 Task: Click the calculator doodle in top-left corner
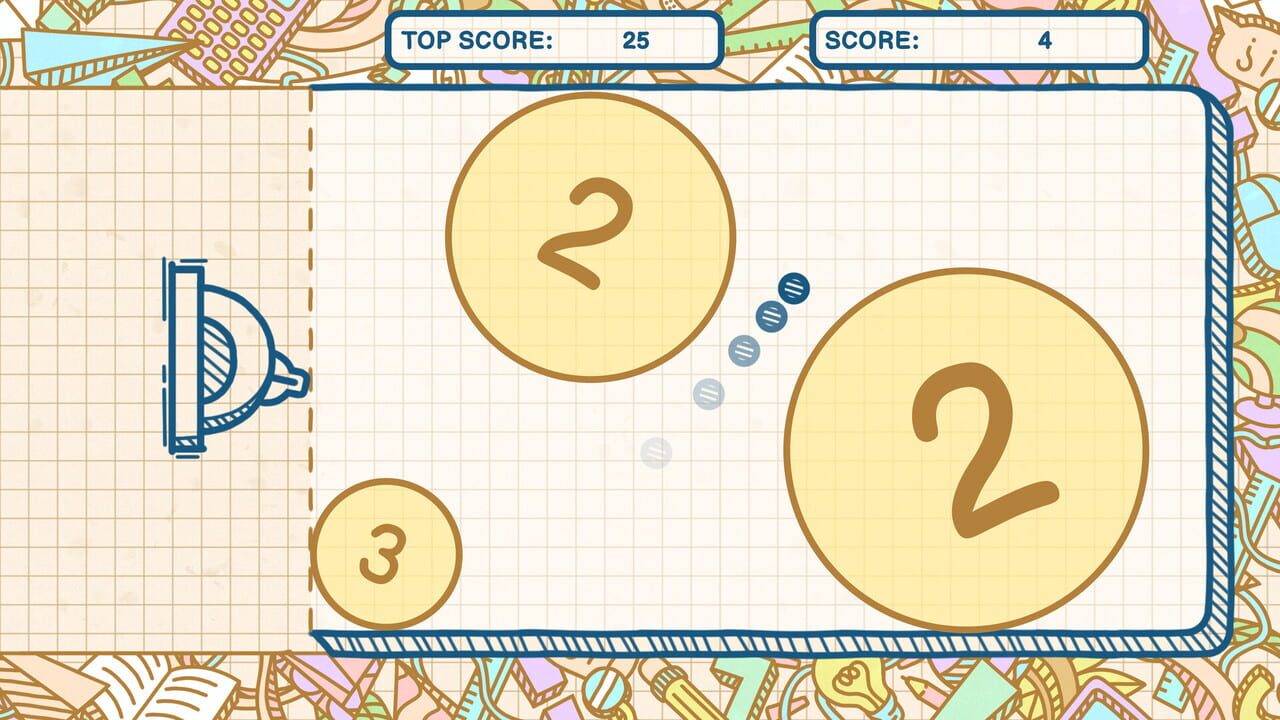coord(228,35)
